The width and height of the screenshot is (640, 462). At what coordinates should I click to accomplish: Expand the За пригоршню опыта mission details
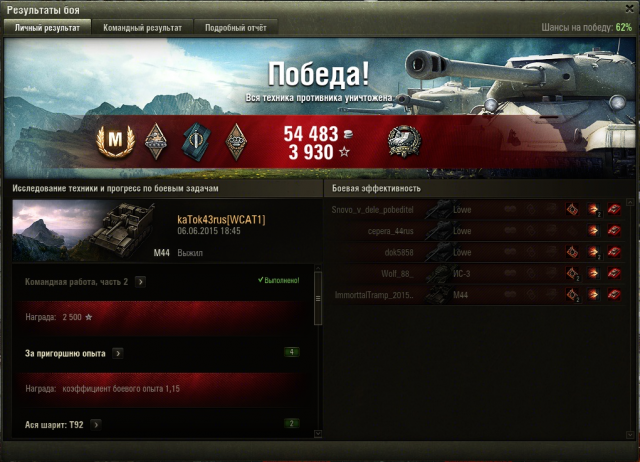pos(118,353)
